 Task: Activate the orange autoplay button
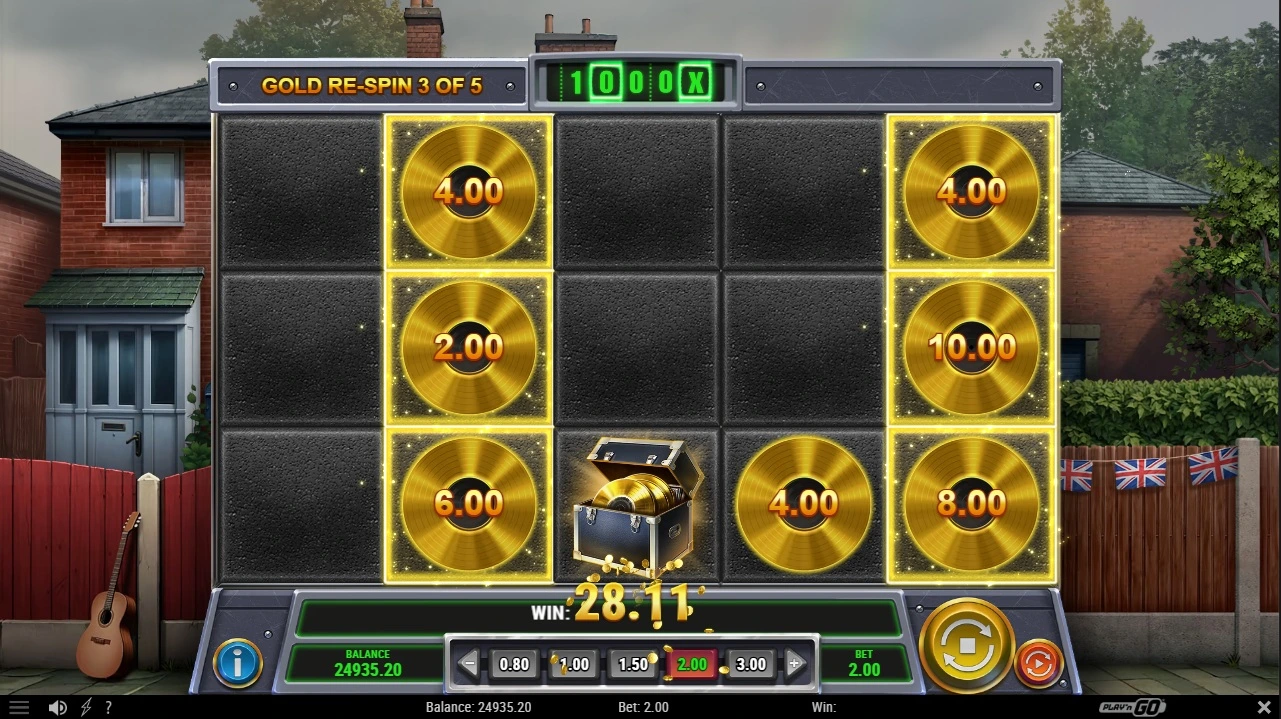(x=1039, y=663)
